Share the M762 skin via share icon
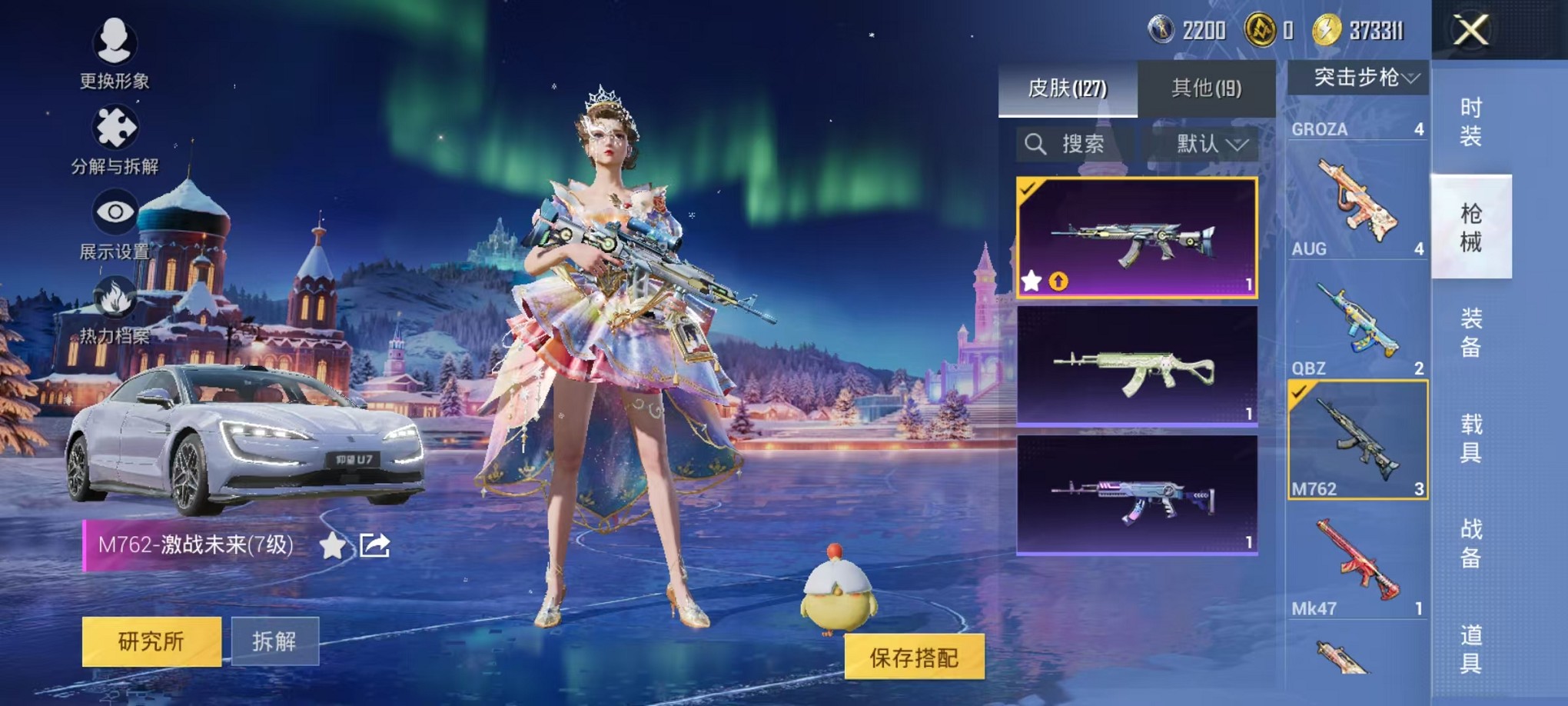This screenshot has height=706, width=1568. pyautogui.click(x=375, y=545)
